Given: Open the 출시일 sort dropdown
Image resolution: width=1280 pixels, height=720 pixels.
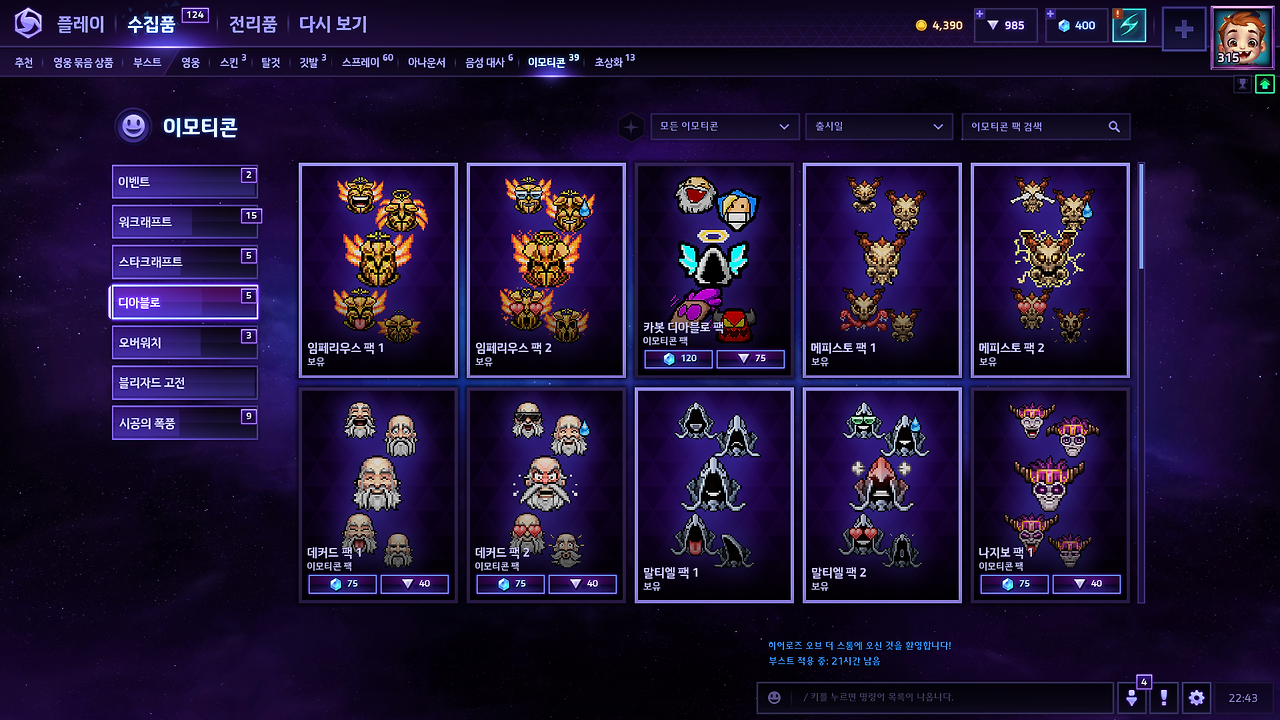Looking at the screenshot, I should pyautogui.click(x=879, y=127).
